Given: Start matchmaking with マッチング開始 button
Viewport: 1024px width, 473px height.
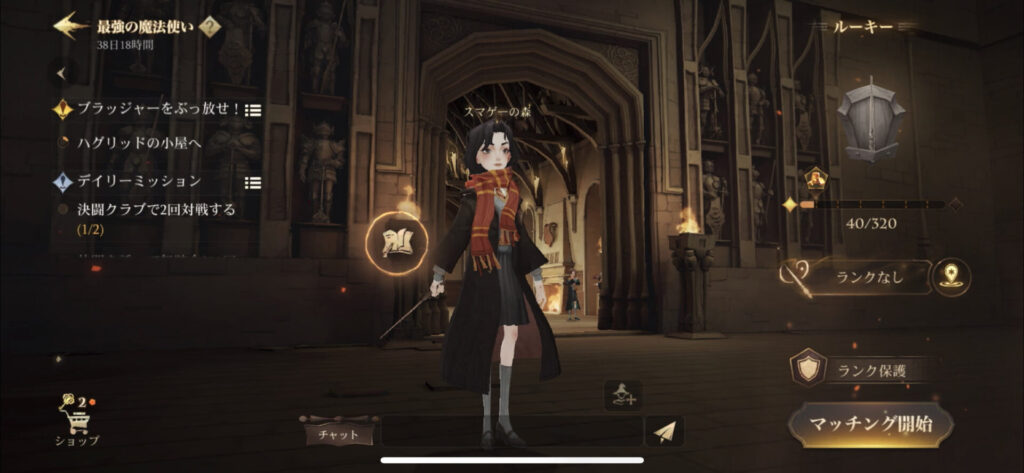Looking at the screenshot, I should tap(870, 424).
